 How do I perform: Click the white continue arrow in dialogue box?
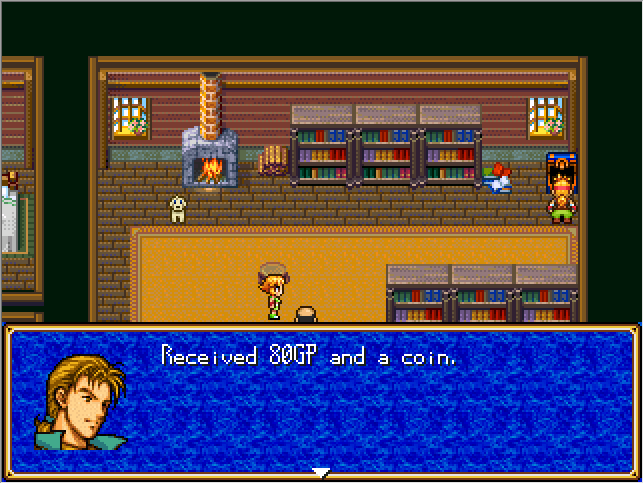[320, 472]
